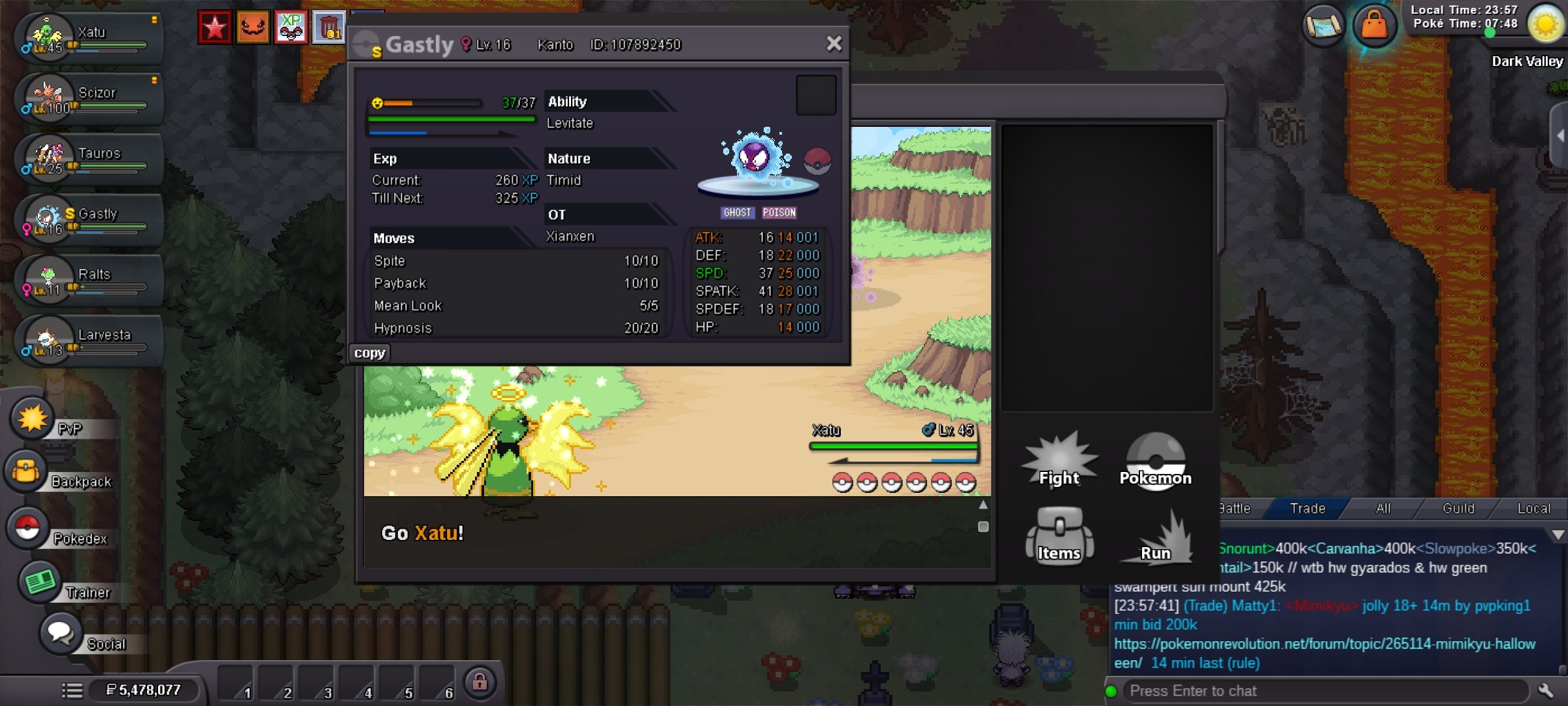
Task: Switch to the Trade chat tab
Action: [x=1307, y=509]
